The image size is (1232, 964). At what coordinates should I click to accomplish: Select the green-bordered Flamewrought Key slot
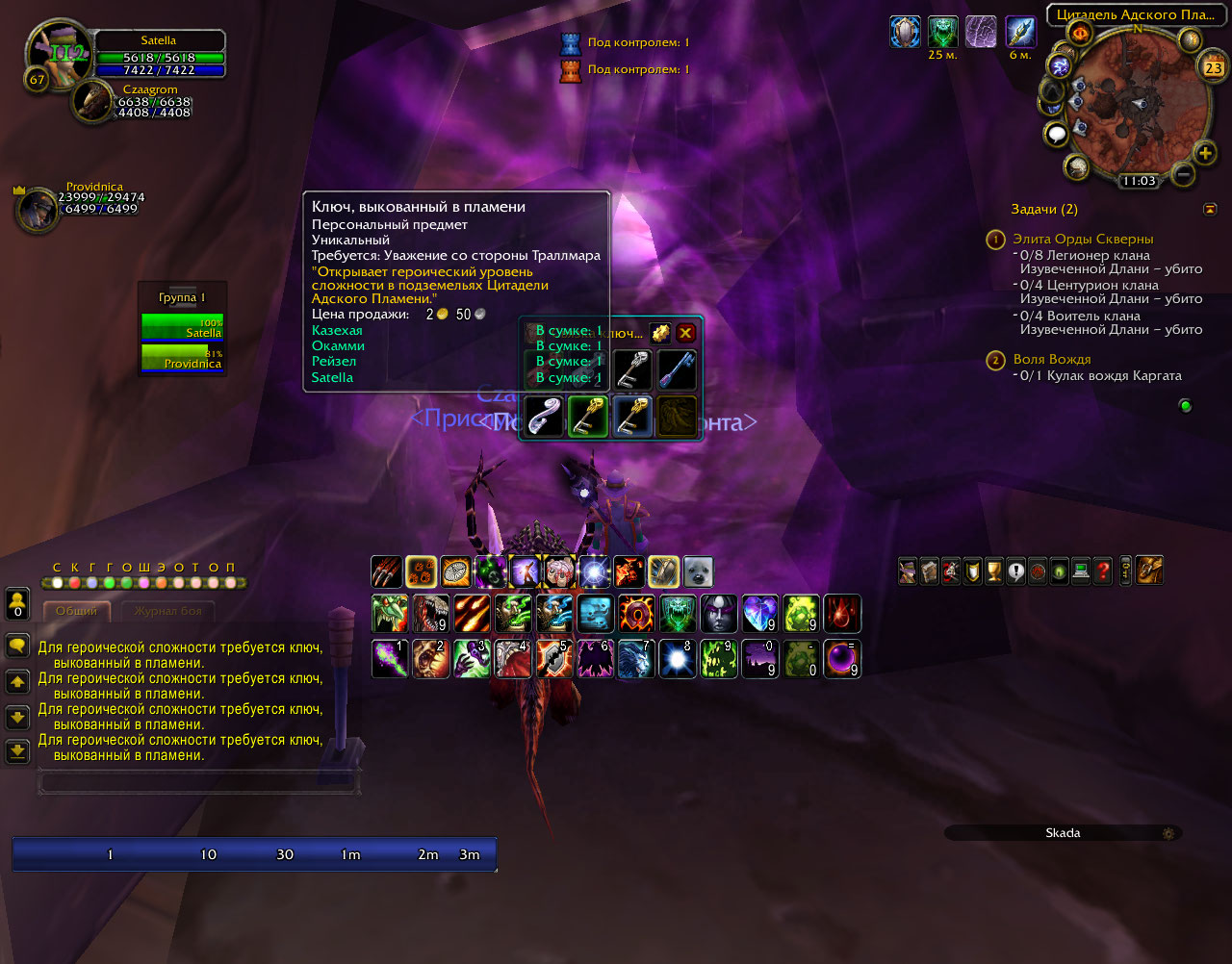tap(587, 418)
